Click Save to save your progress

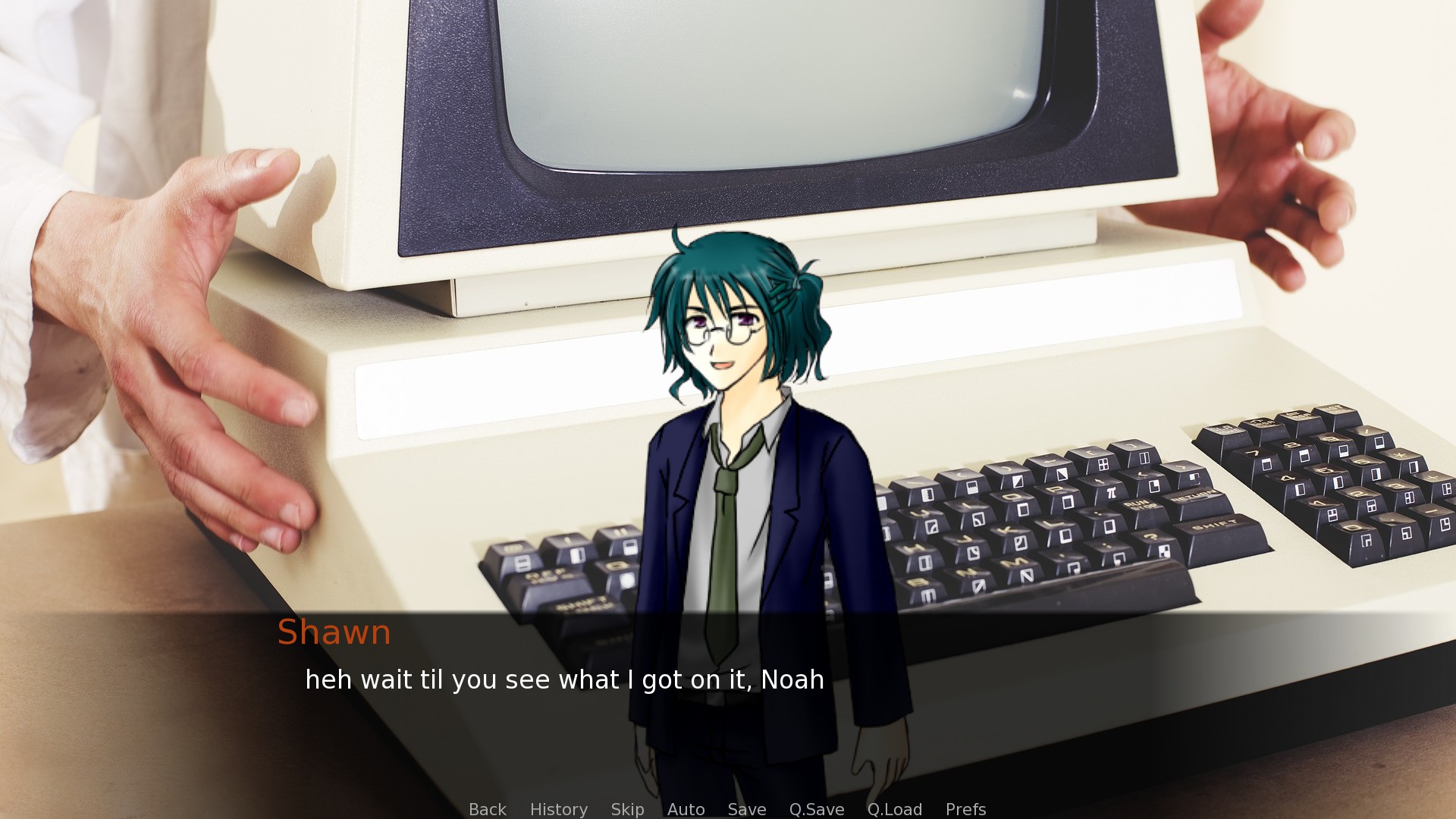(746, 809)
